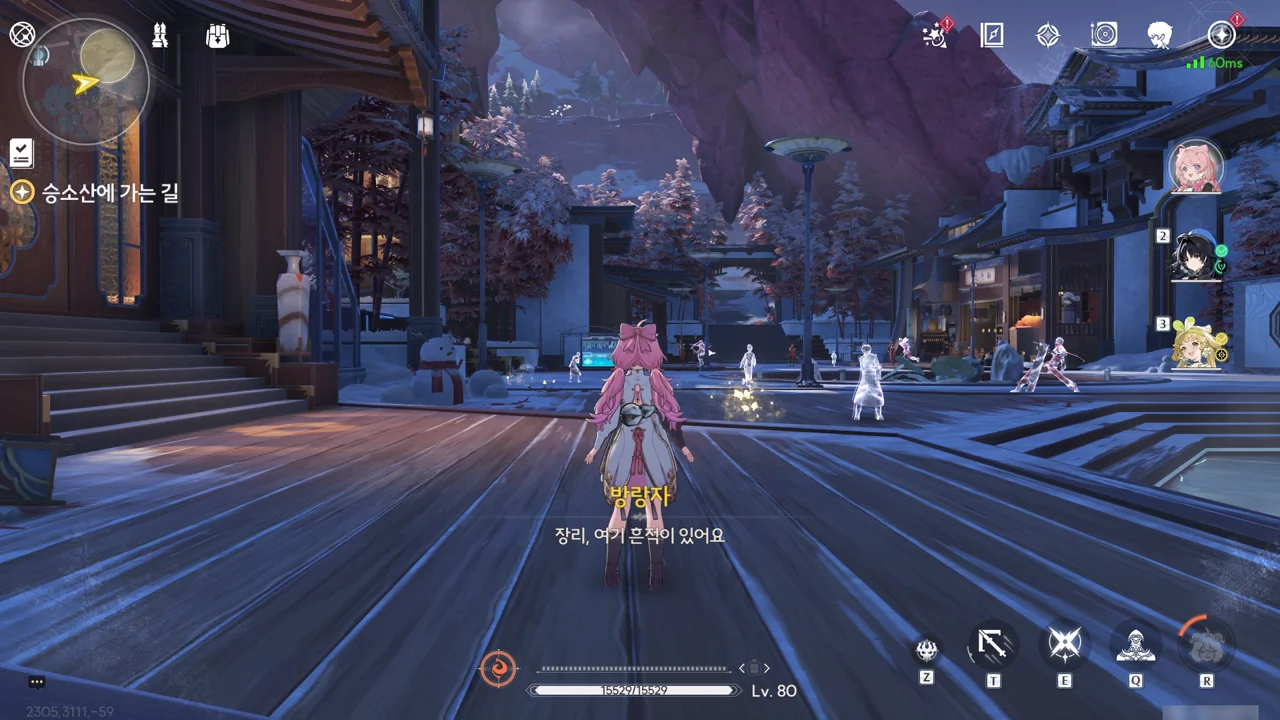Open the quest checklist icon
Image resolution: width=1280 pixels, height=720 pixels.
[22, 152]
